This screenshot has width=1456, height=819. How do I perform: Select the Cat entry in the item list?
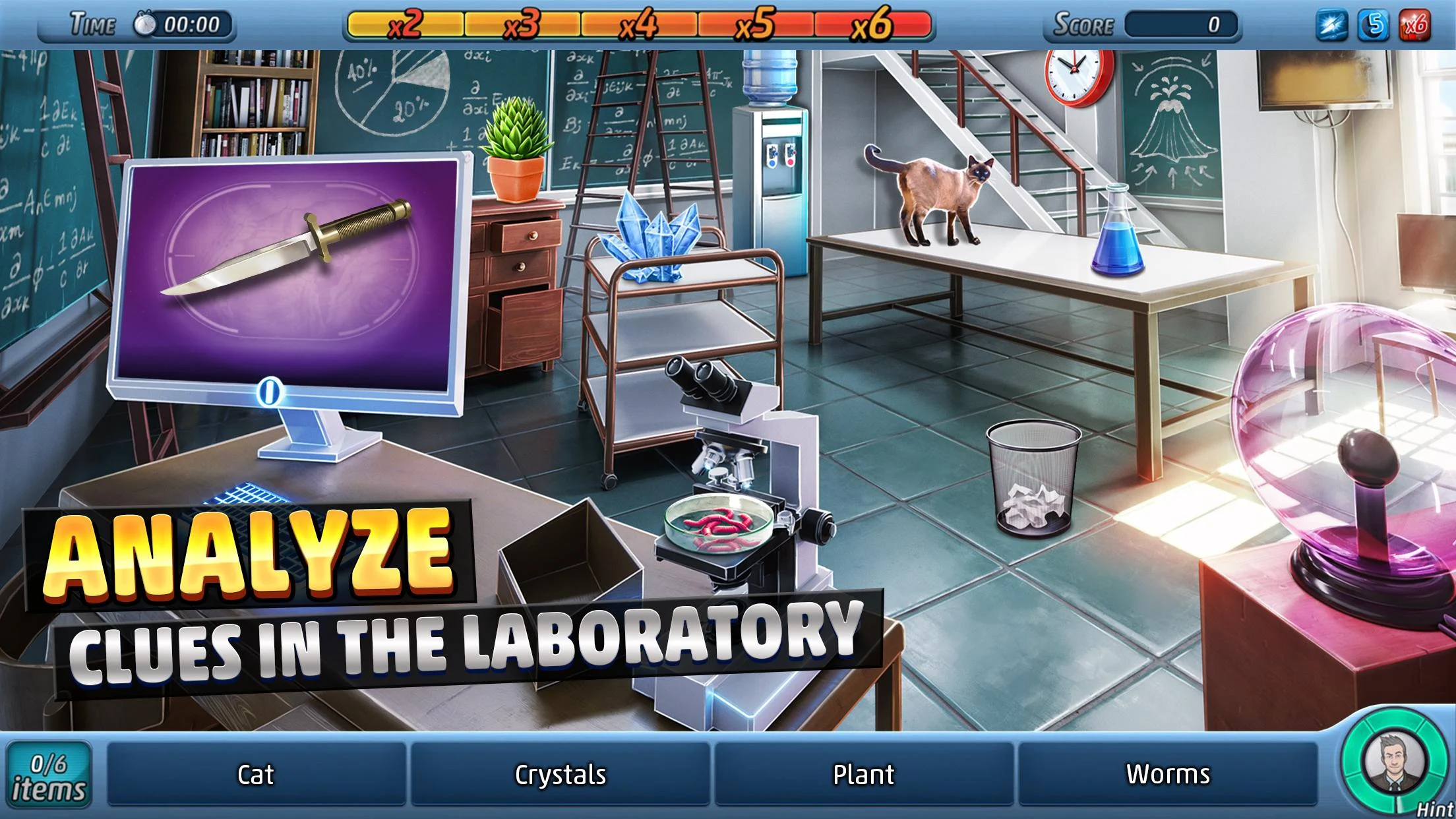click(256, 774)
